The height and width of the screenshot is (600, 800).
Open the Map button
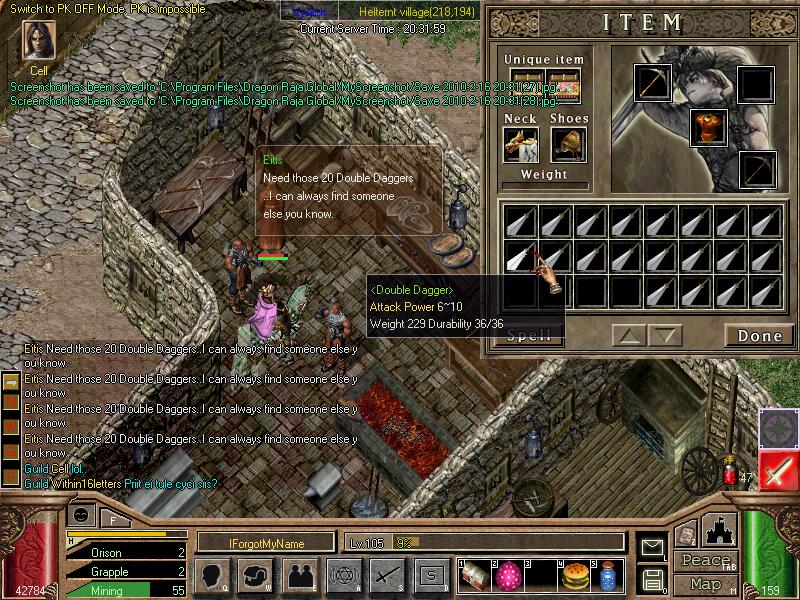coord(705,583)
